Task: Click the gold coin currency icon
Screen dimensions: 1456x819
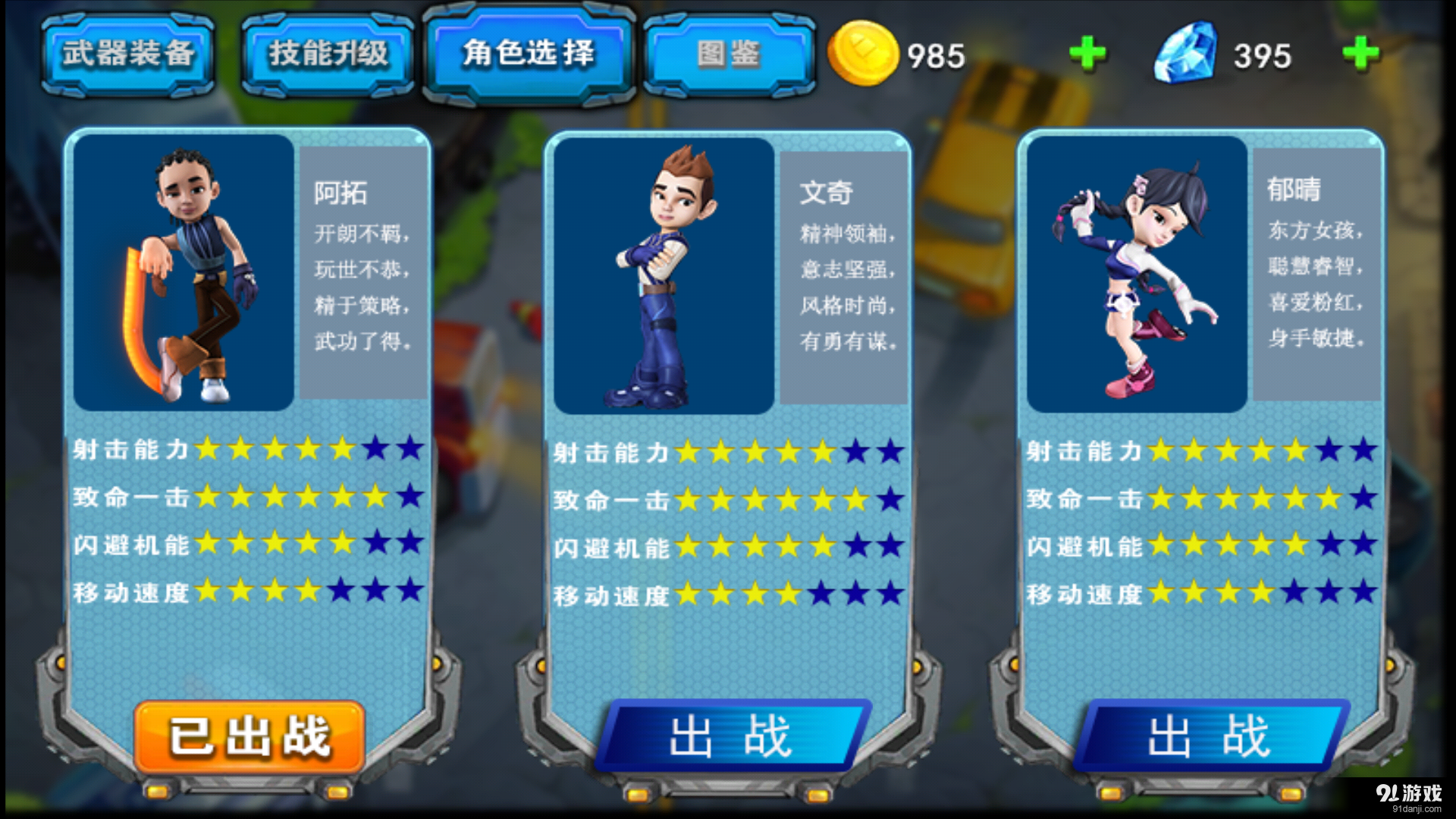Action: [x=864, y=53]
